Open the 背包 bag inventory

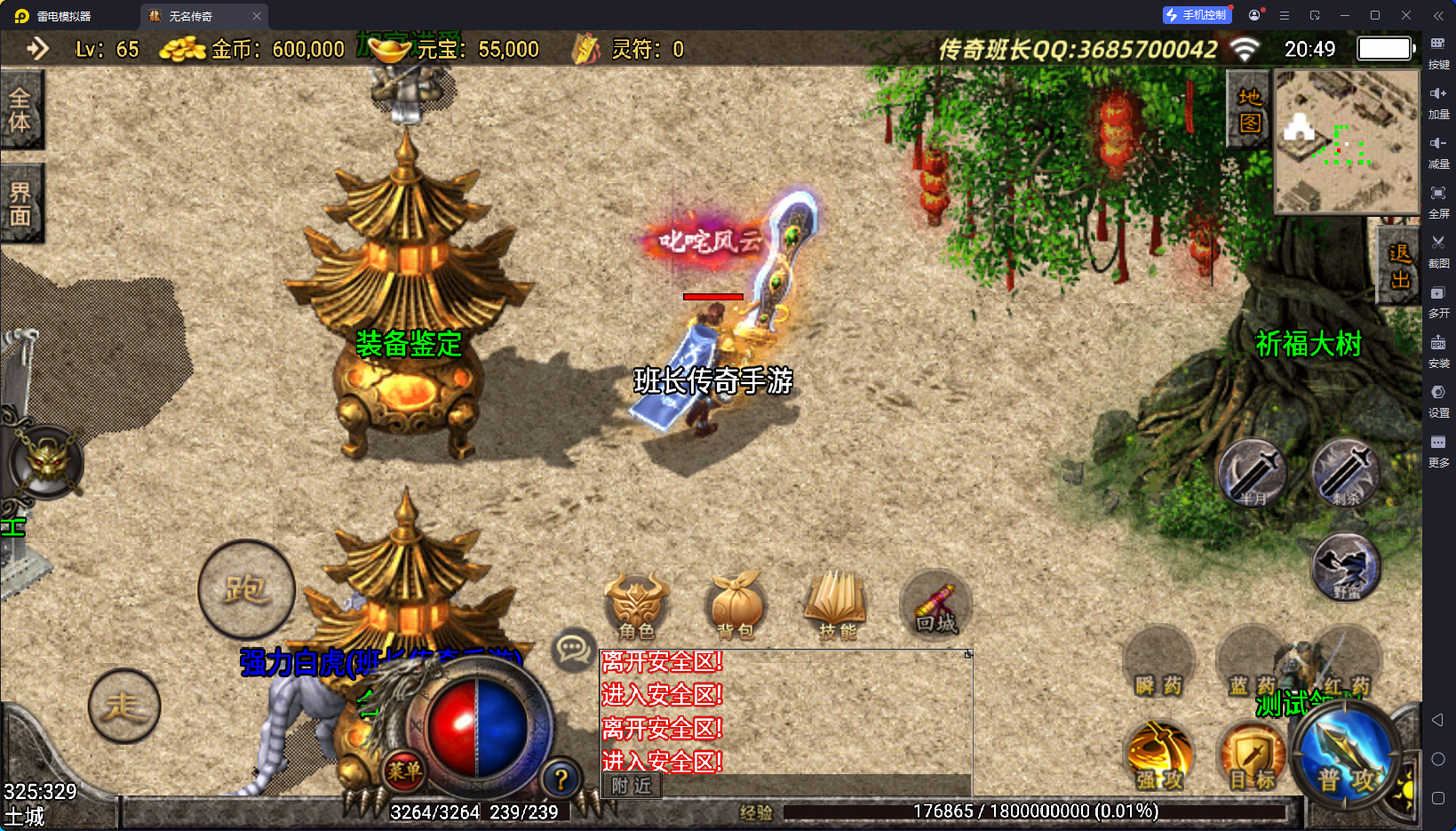point(736,607)
